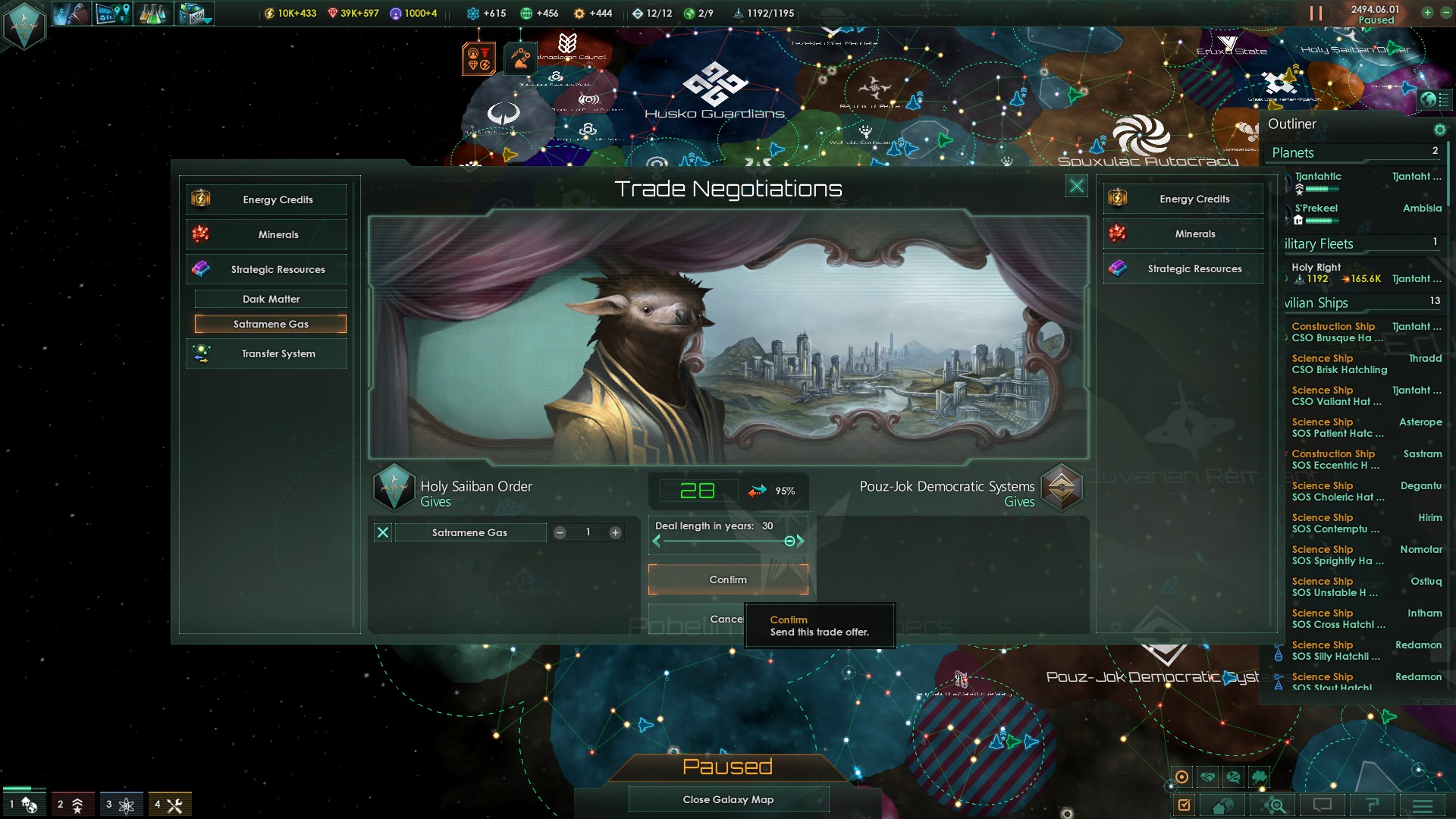Open Transfer System trade option
The image size is (1456, 819).
pyautogui.click(x=266, y=353)
